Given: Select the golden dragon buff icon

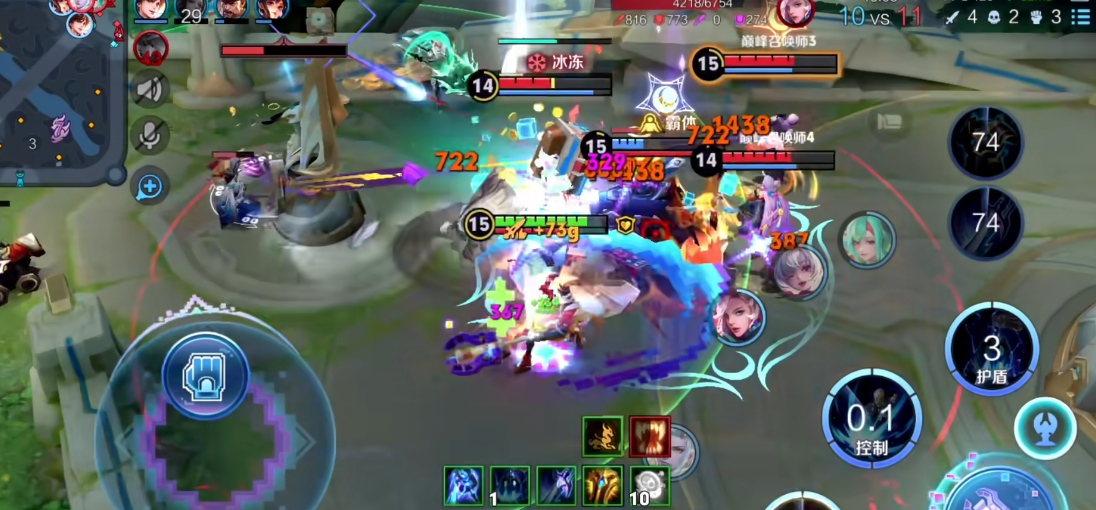Looking at the screenshot, I should (x=603, y=437).
